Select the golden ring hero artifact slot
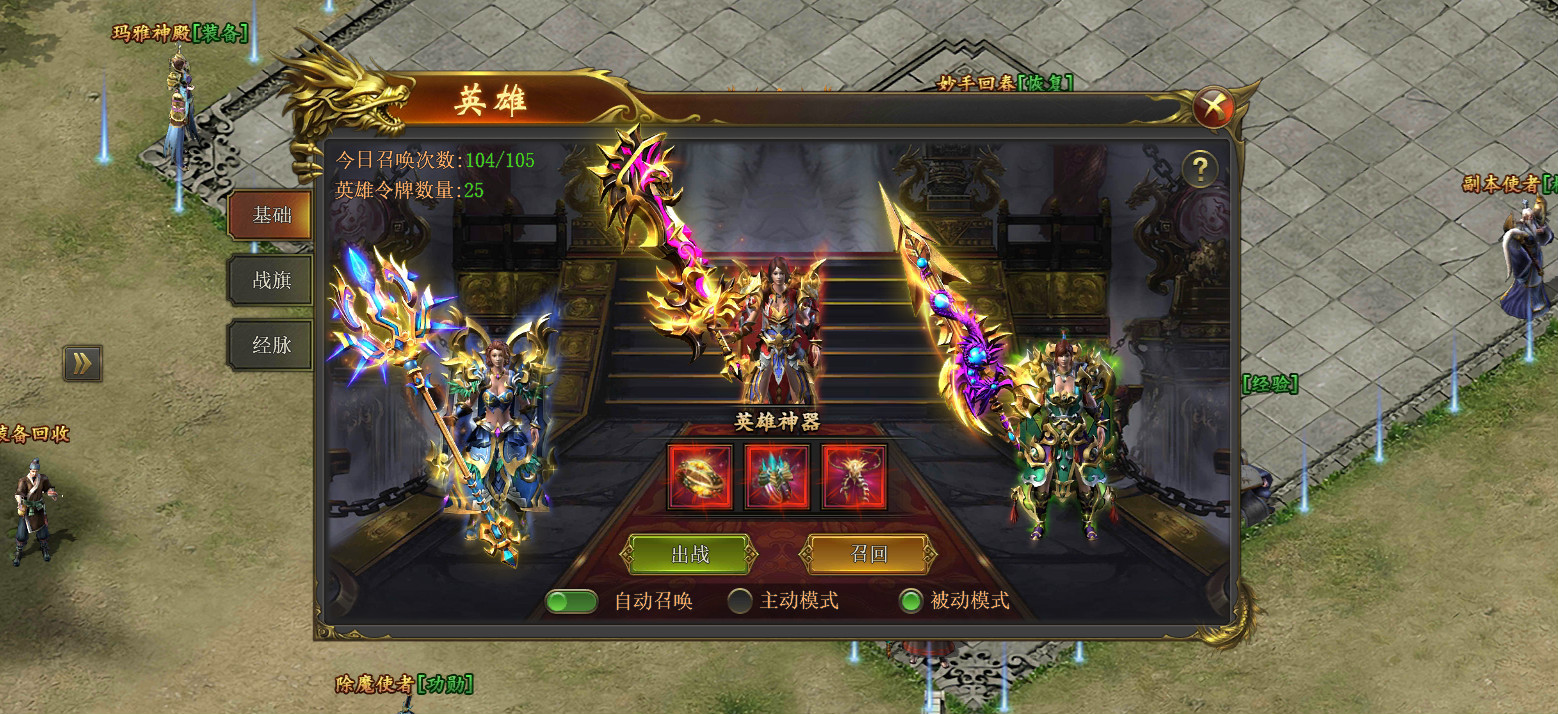Viewport: 1558px width, 714px height. pos(700,477)
